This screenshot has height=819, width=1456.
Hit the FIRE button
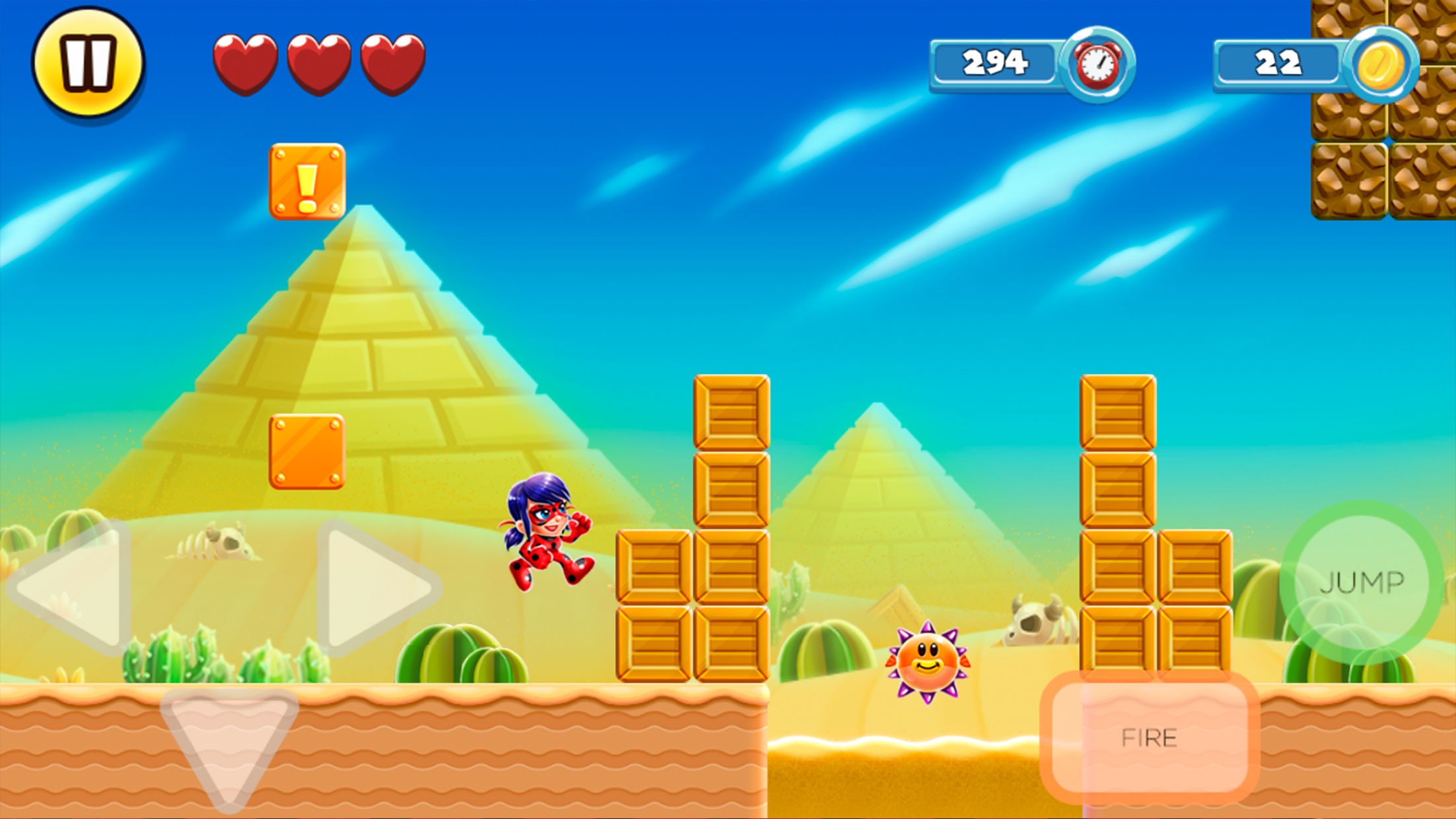point(1149,737)
